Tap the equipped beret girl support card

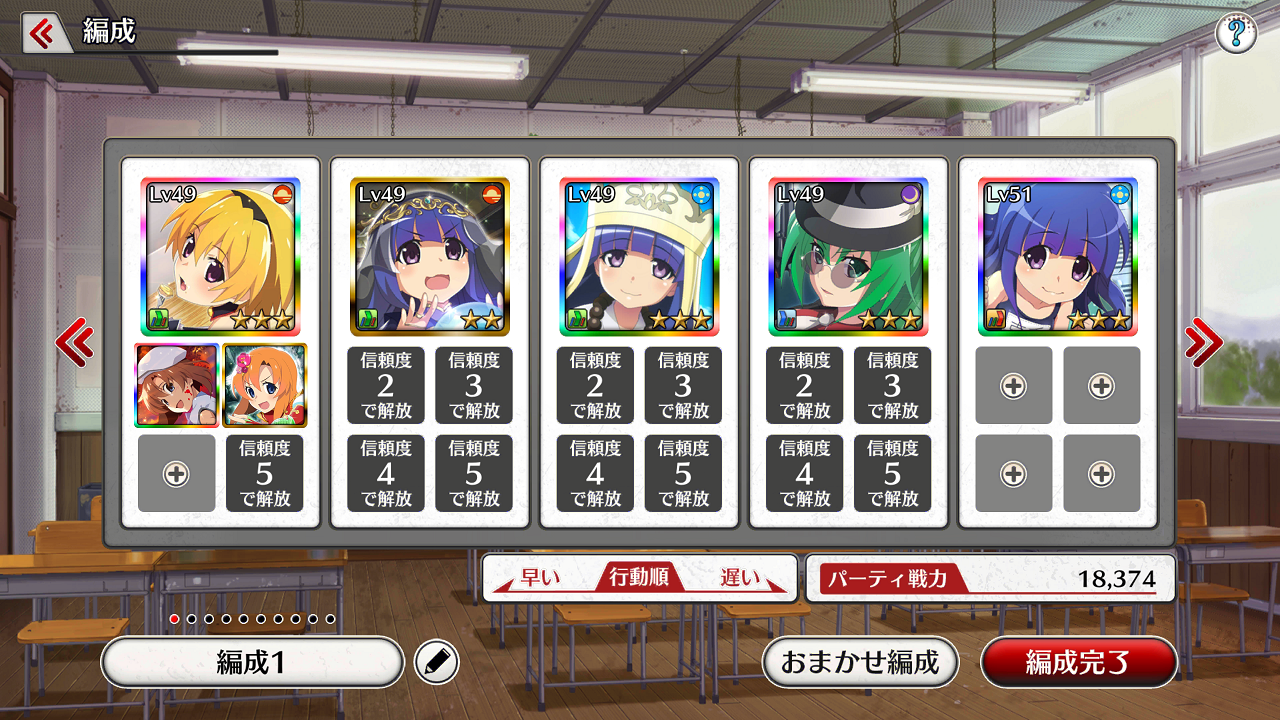click(176, 385)
